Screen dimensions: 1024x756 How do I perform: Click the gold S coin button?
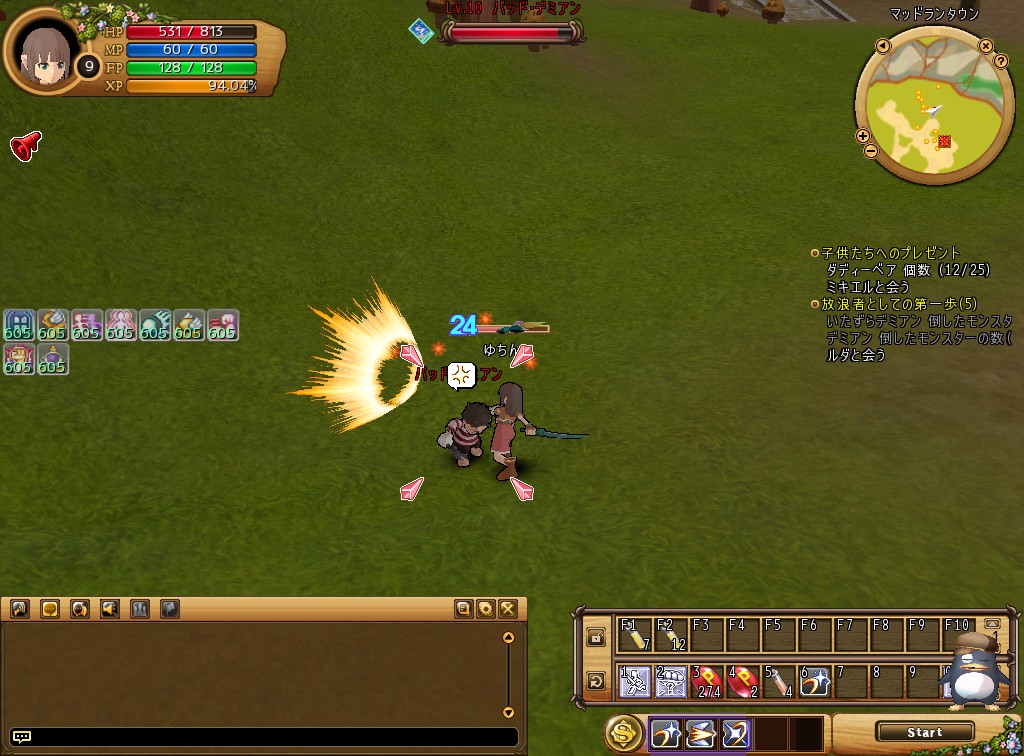pos(624,734)
